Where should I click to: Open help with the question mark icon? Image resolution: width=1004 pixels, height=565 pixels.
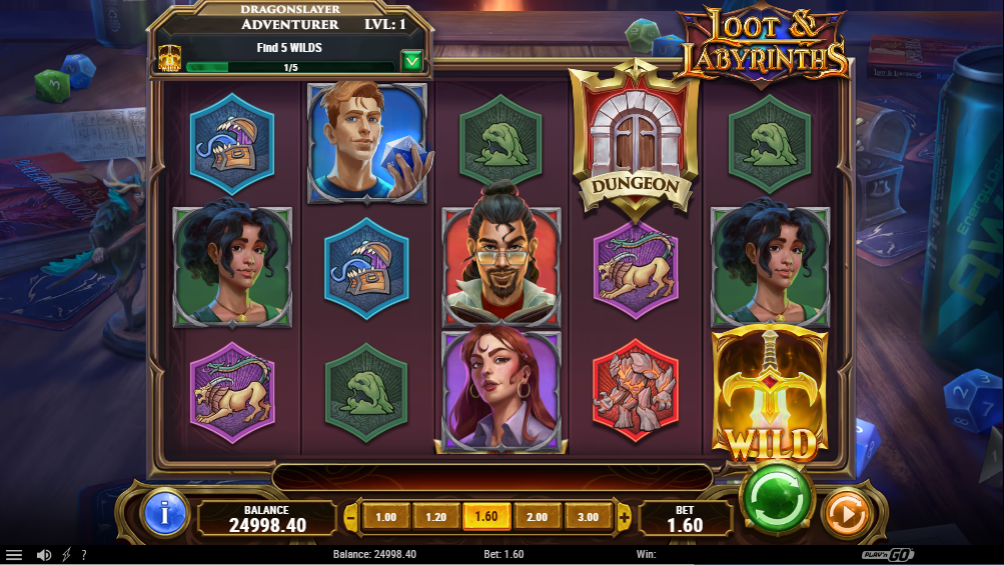[84, 555]
